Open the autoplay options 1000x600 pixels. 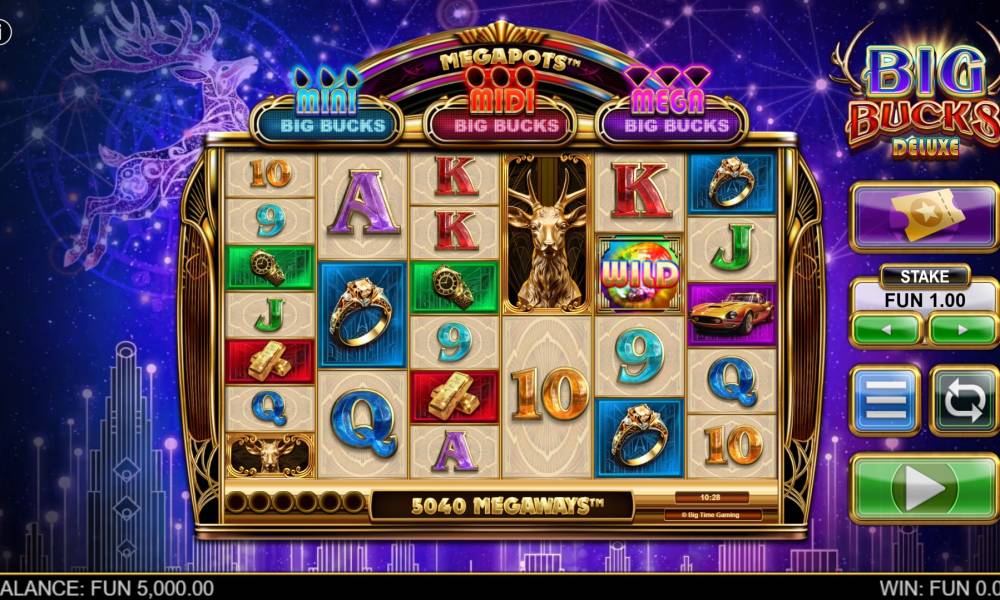(x=964, y=400)
